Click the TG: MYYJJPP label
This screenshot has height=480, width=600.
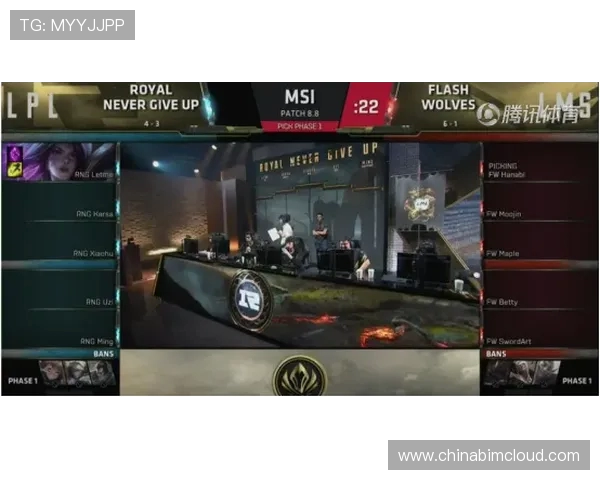click(x=72, y=25)
